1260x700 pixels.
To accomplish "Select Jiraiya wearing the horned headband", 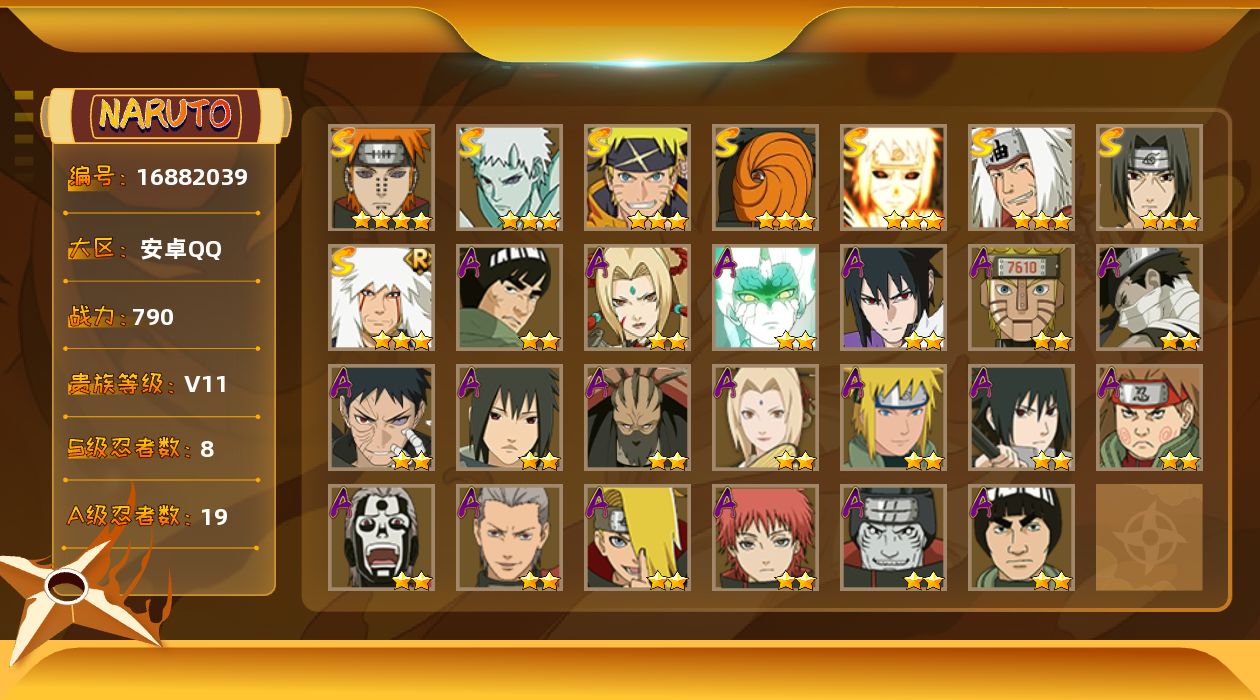I will pyautogui.click(x=1021, y=177).
